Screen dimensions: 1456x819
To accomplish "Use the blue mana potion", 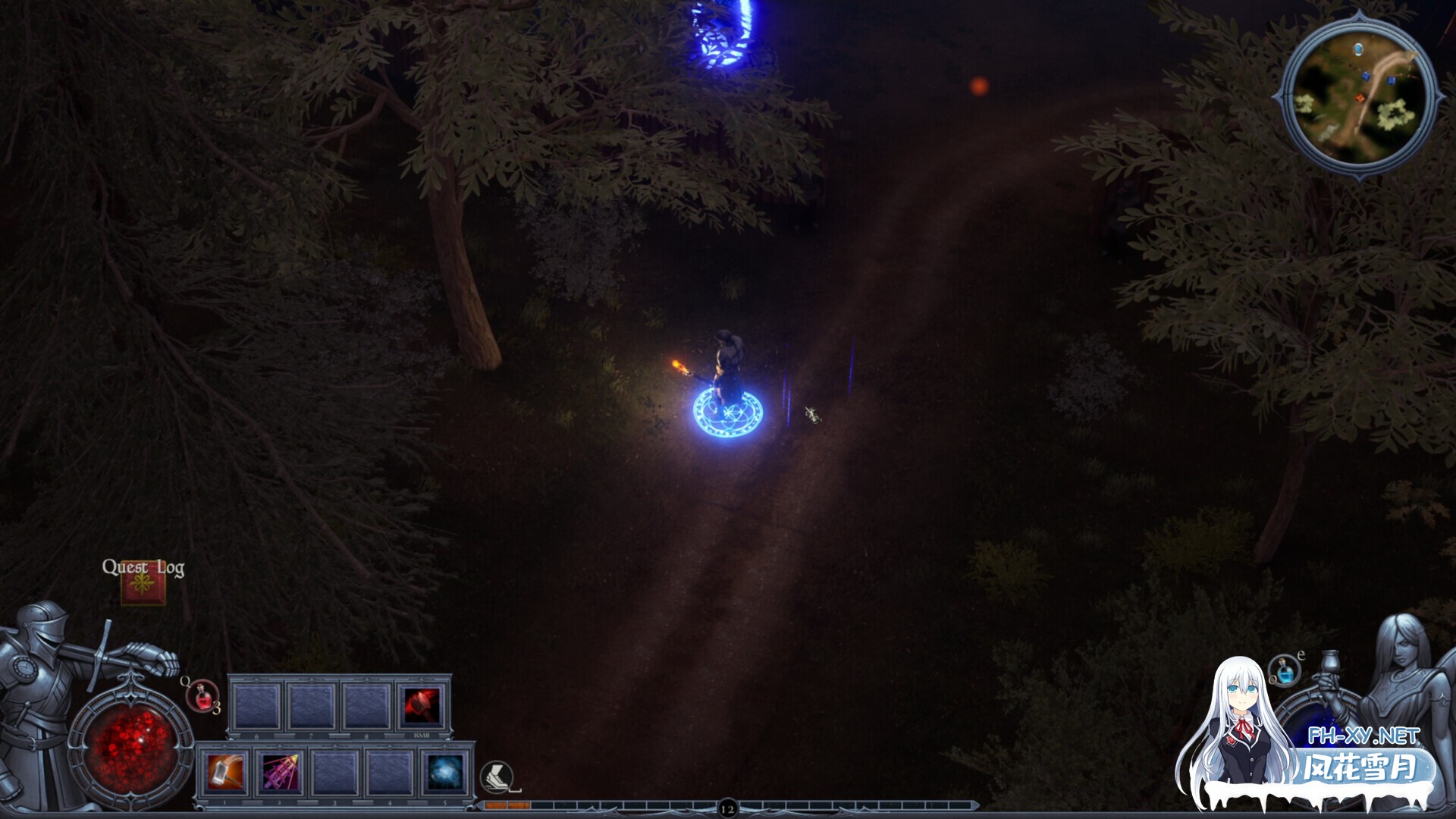I will pos(1284,671).
